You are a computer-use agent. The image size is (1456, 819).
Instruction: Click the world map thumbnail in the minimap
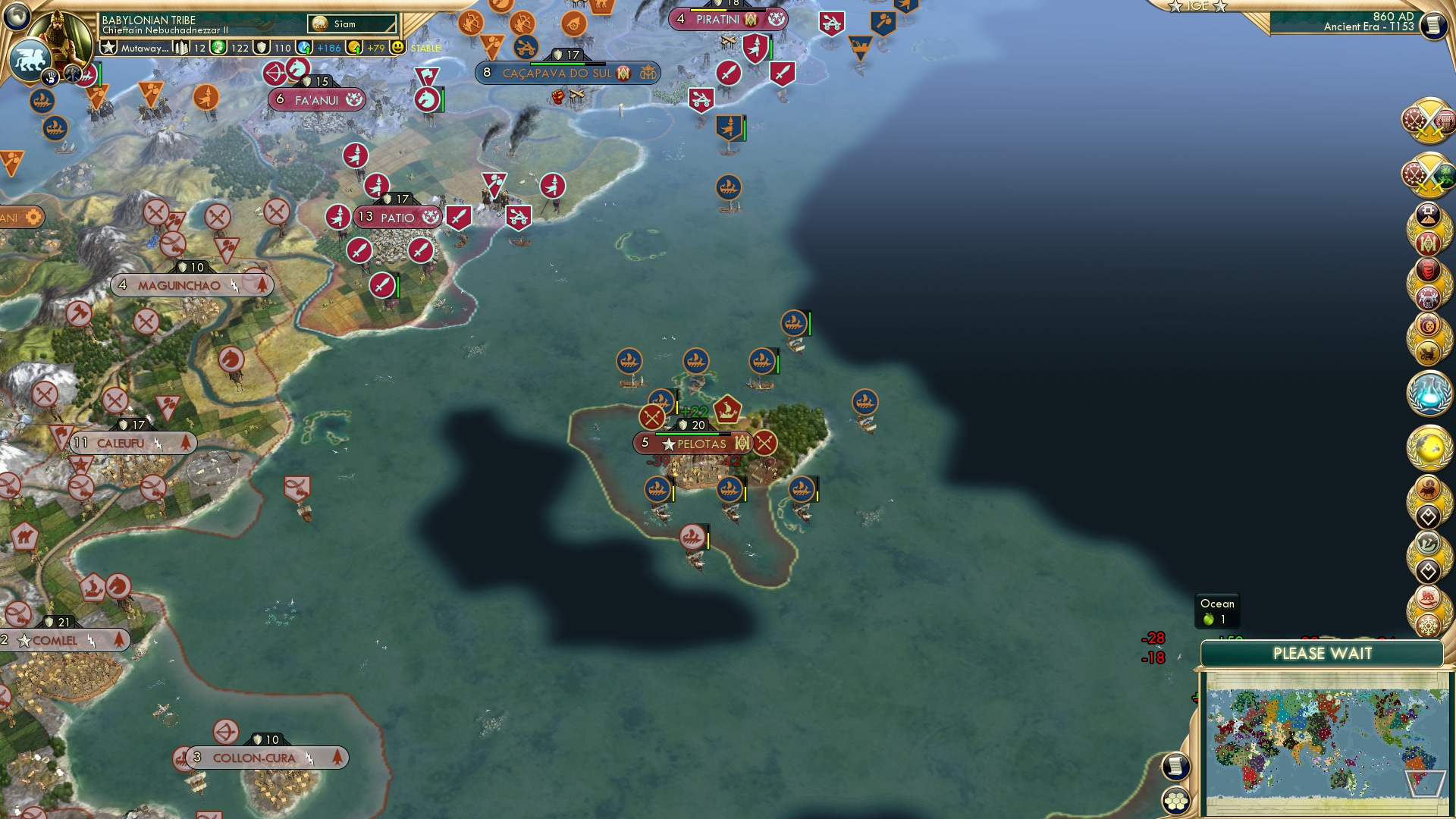[x=1323, y=739]
